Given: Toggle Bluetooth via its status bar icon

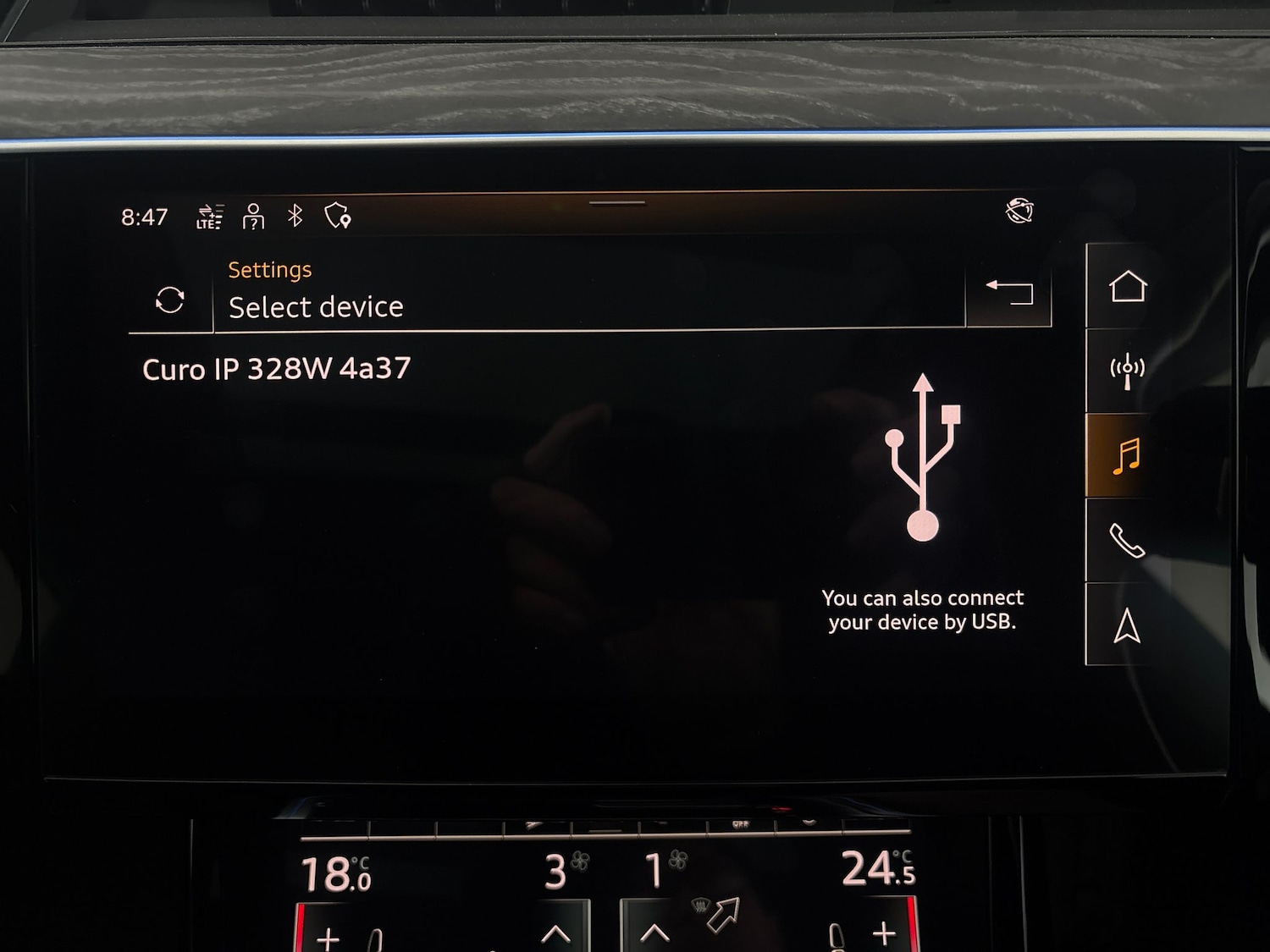Looking at the screenshot, I should click(x=295, y=217).
